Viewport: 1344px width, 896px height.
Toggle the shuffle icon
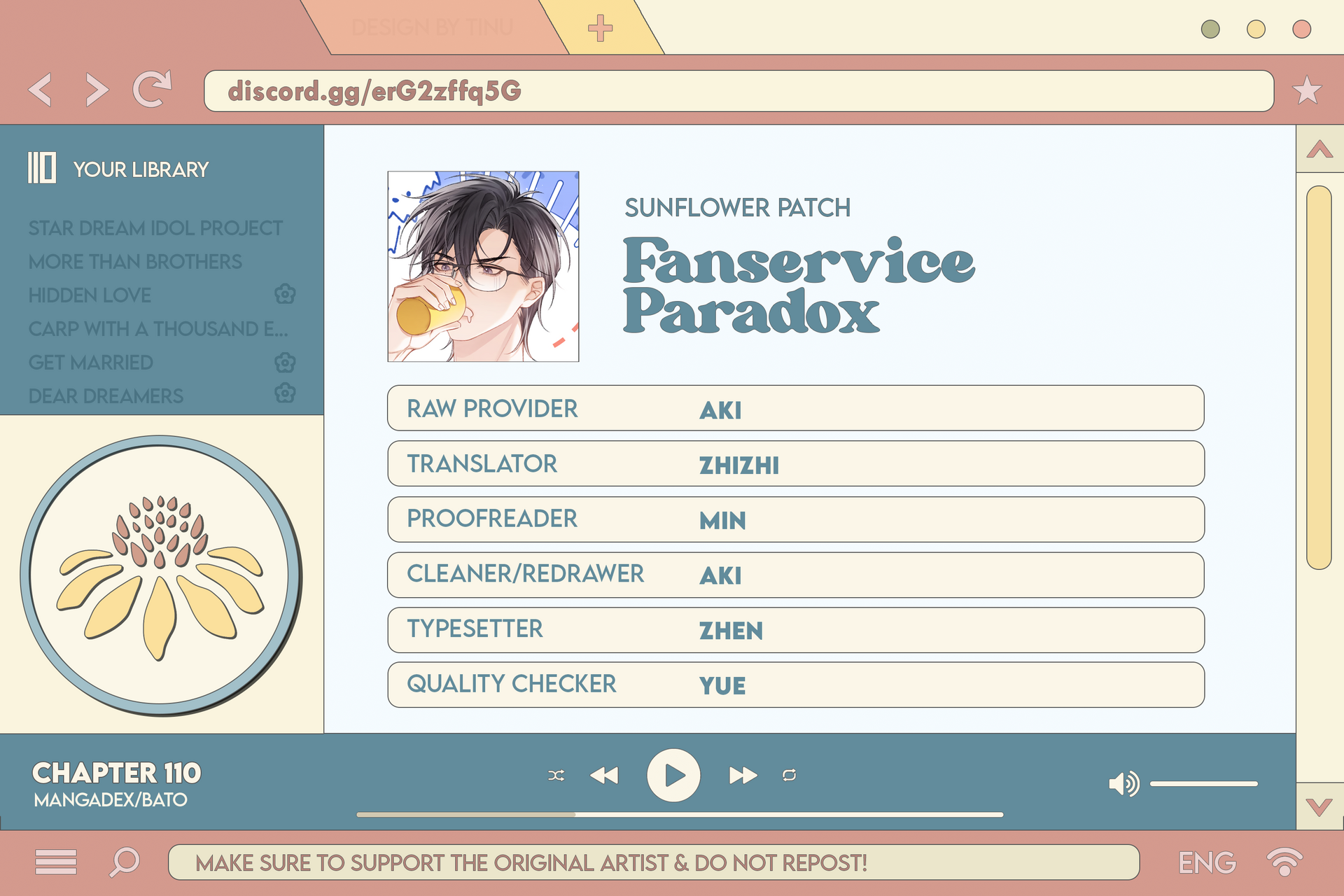(556, 776)
